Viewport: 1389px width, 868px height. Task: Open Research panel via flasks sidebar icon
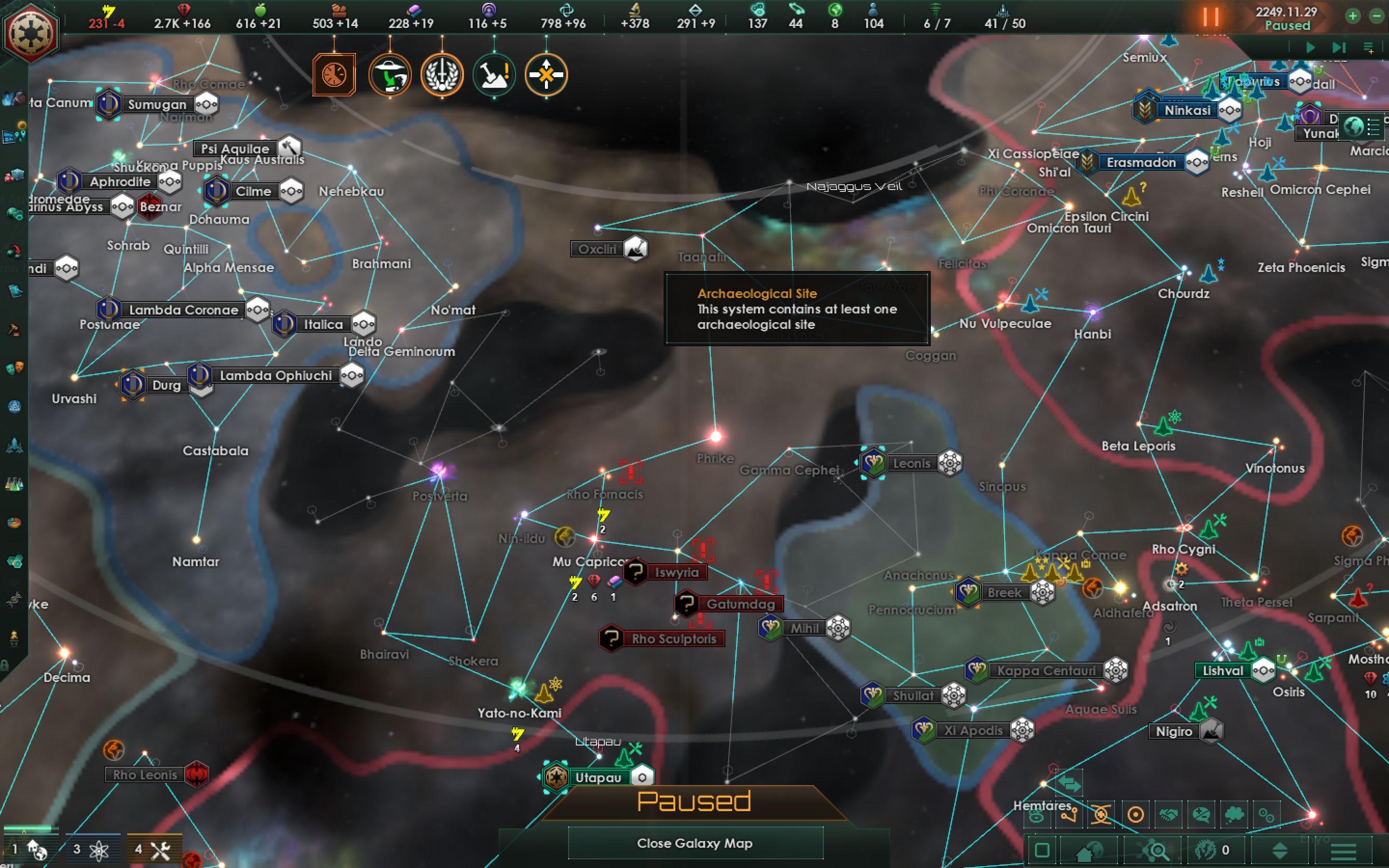coord(14,485)
